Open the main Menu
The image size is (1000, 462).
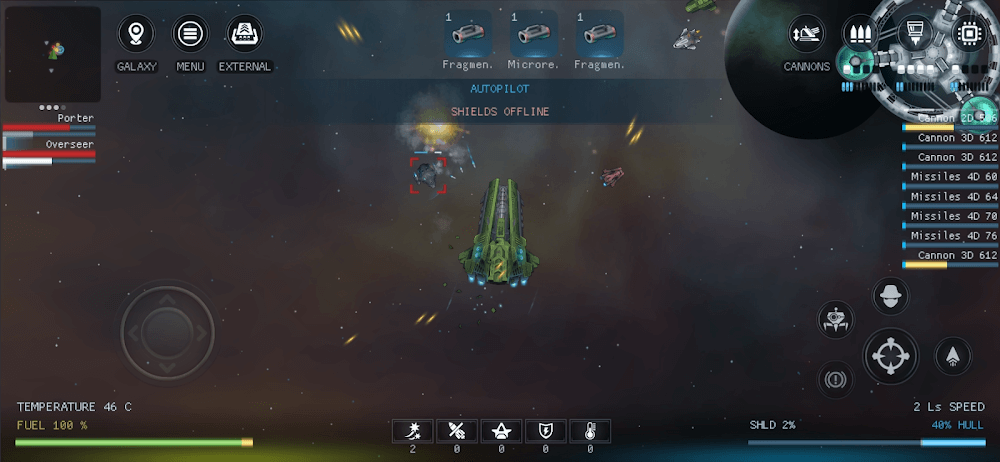point(189,35)
